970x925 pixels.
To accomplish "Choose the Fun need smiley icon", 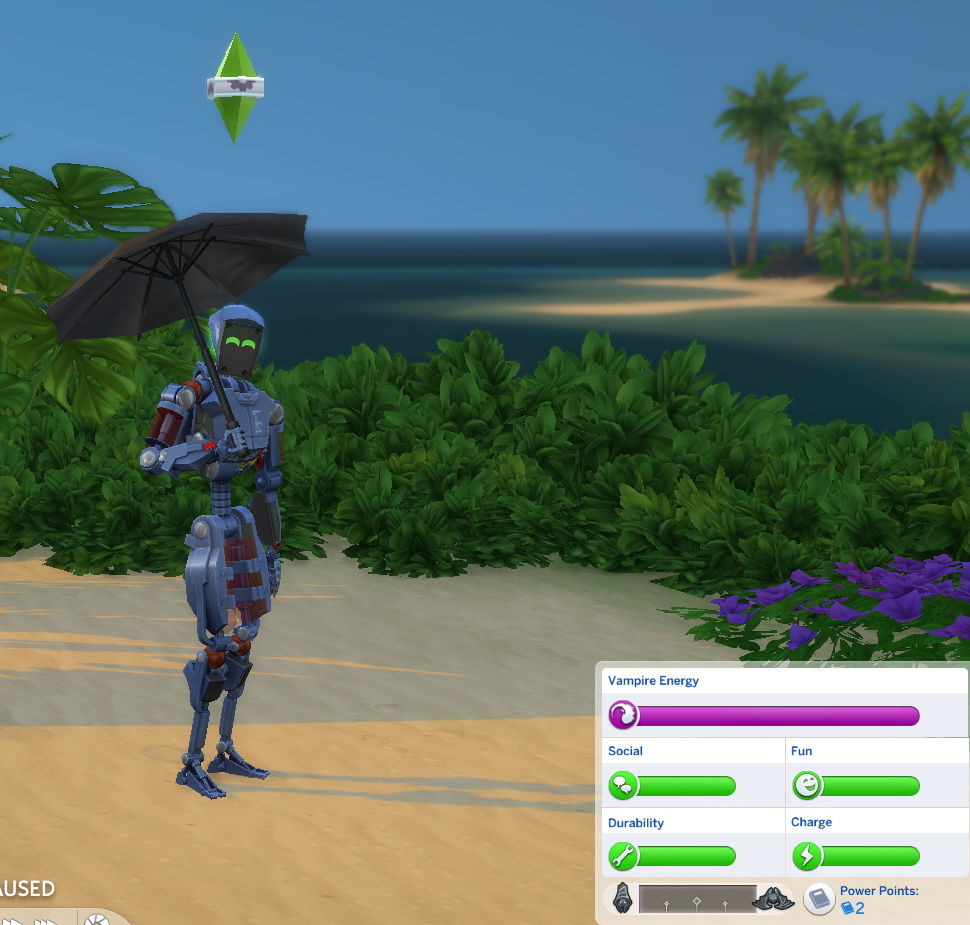I will (x=806, y=786).
